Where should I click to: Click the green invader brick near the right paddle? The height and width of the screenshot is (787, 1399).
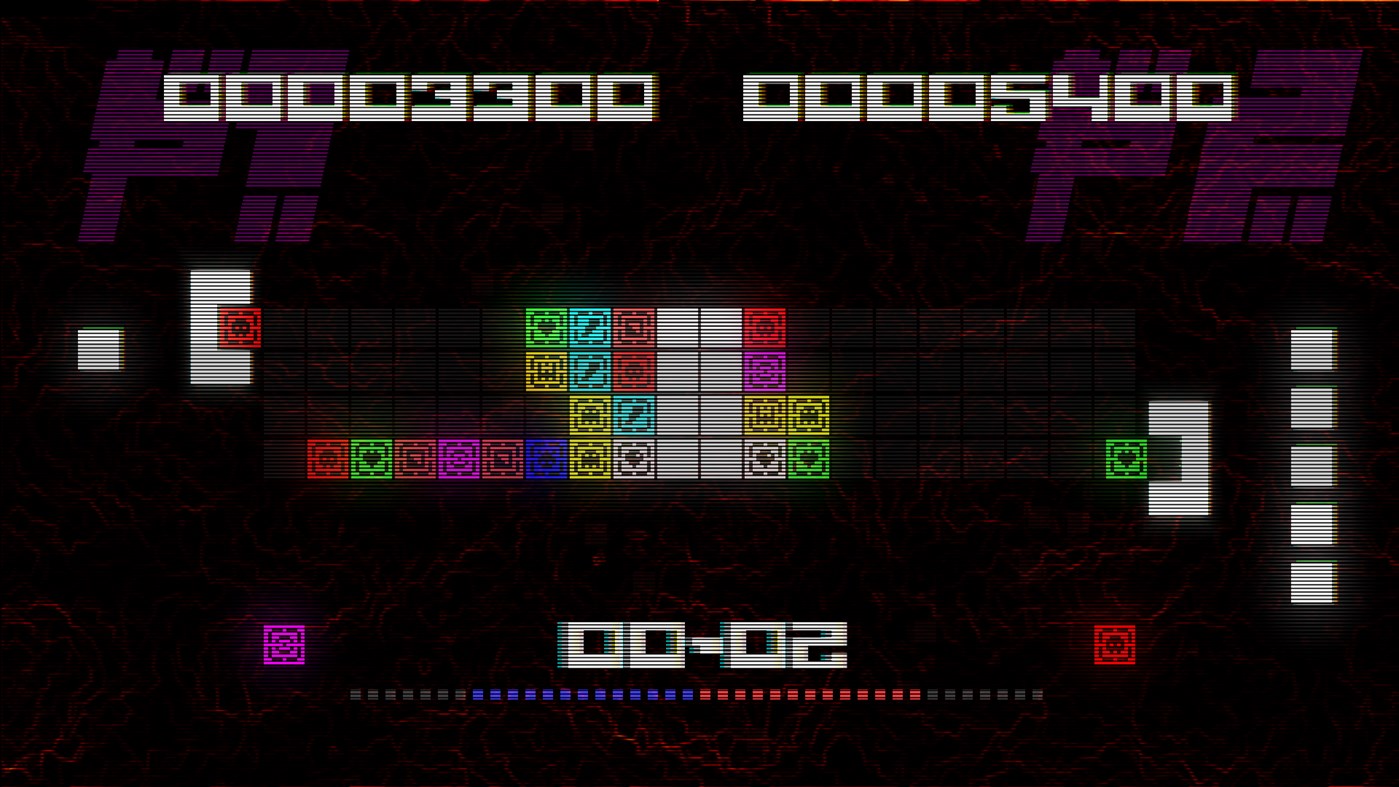[x=1128, y=457]
